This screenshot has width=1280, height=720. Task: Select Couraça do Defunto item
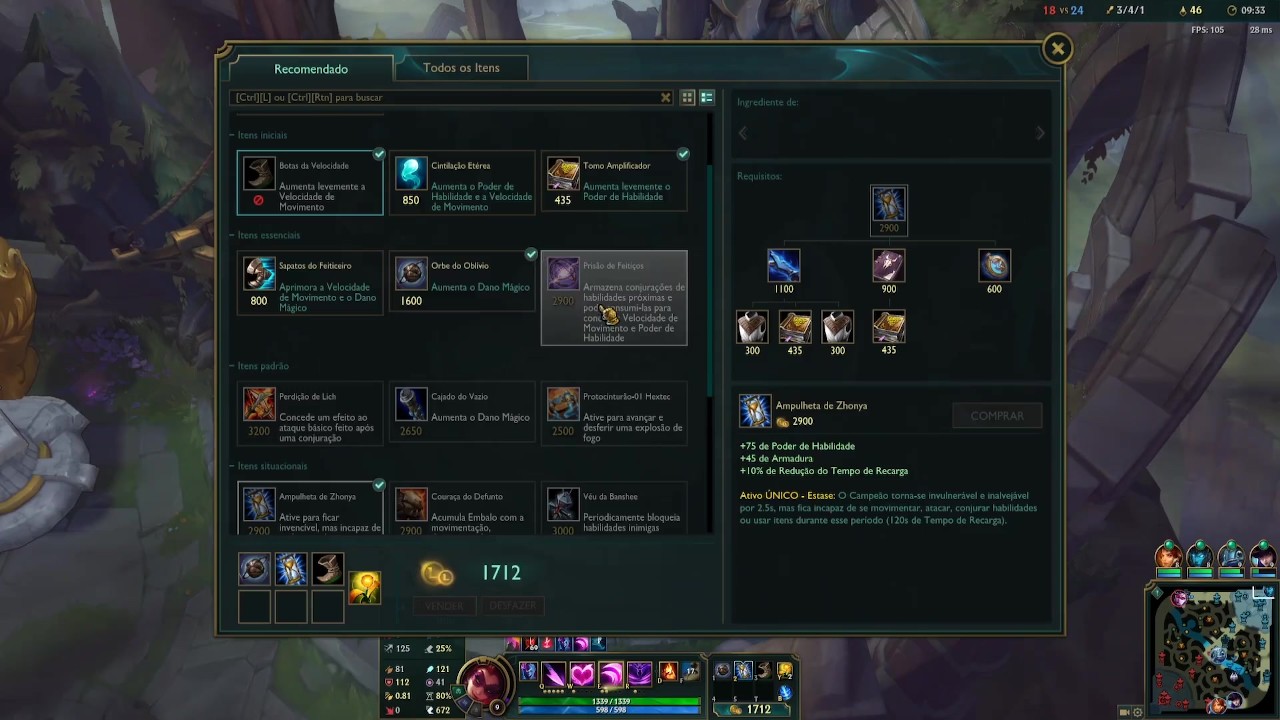click(x=463, y=509)
